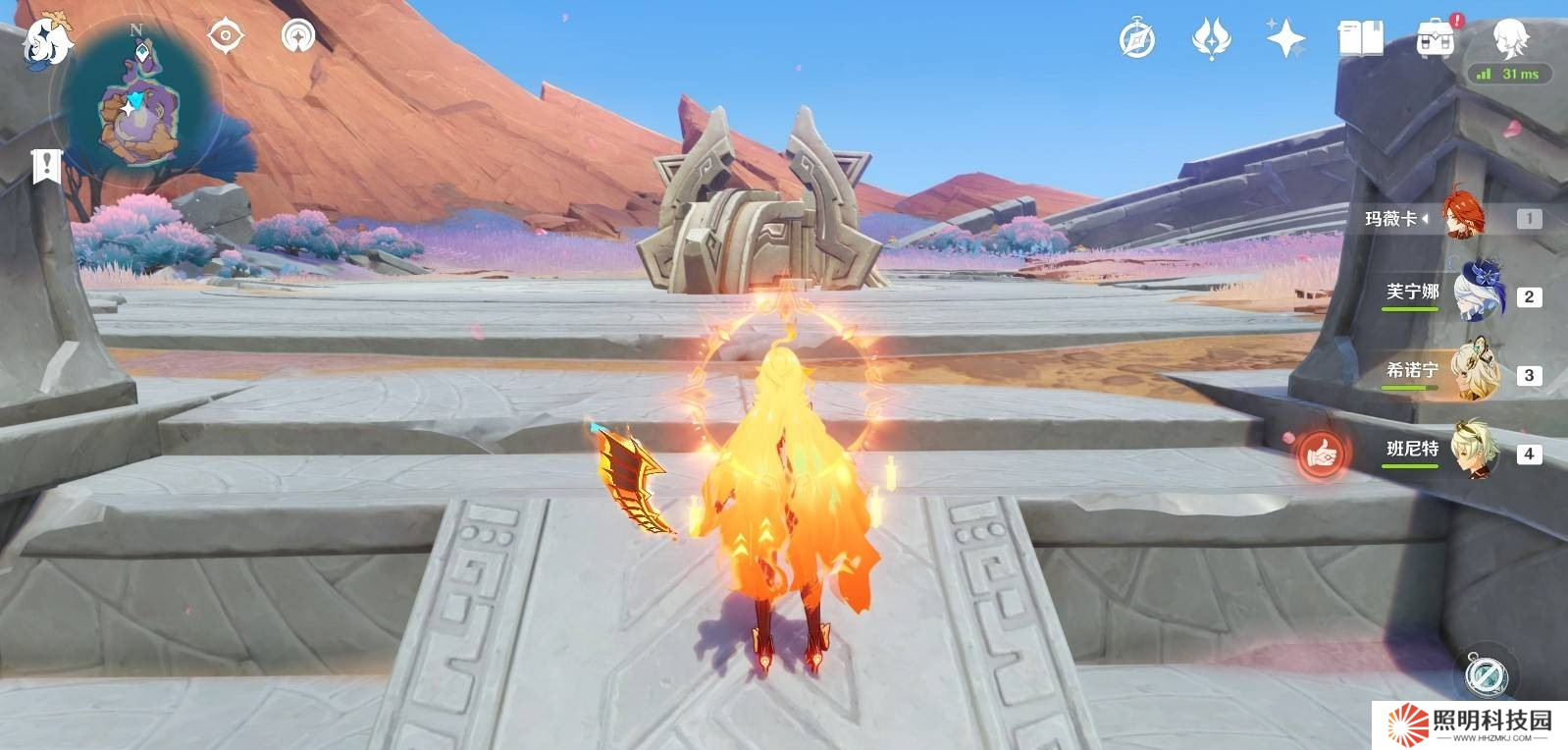Viewport: 1568px width, 750px height.
Task: Open the Paimon menu
Action: click(45, 40)
